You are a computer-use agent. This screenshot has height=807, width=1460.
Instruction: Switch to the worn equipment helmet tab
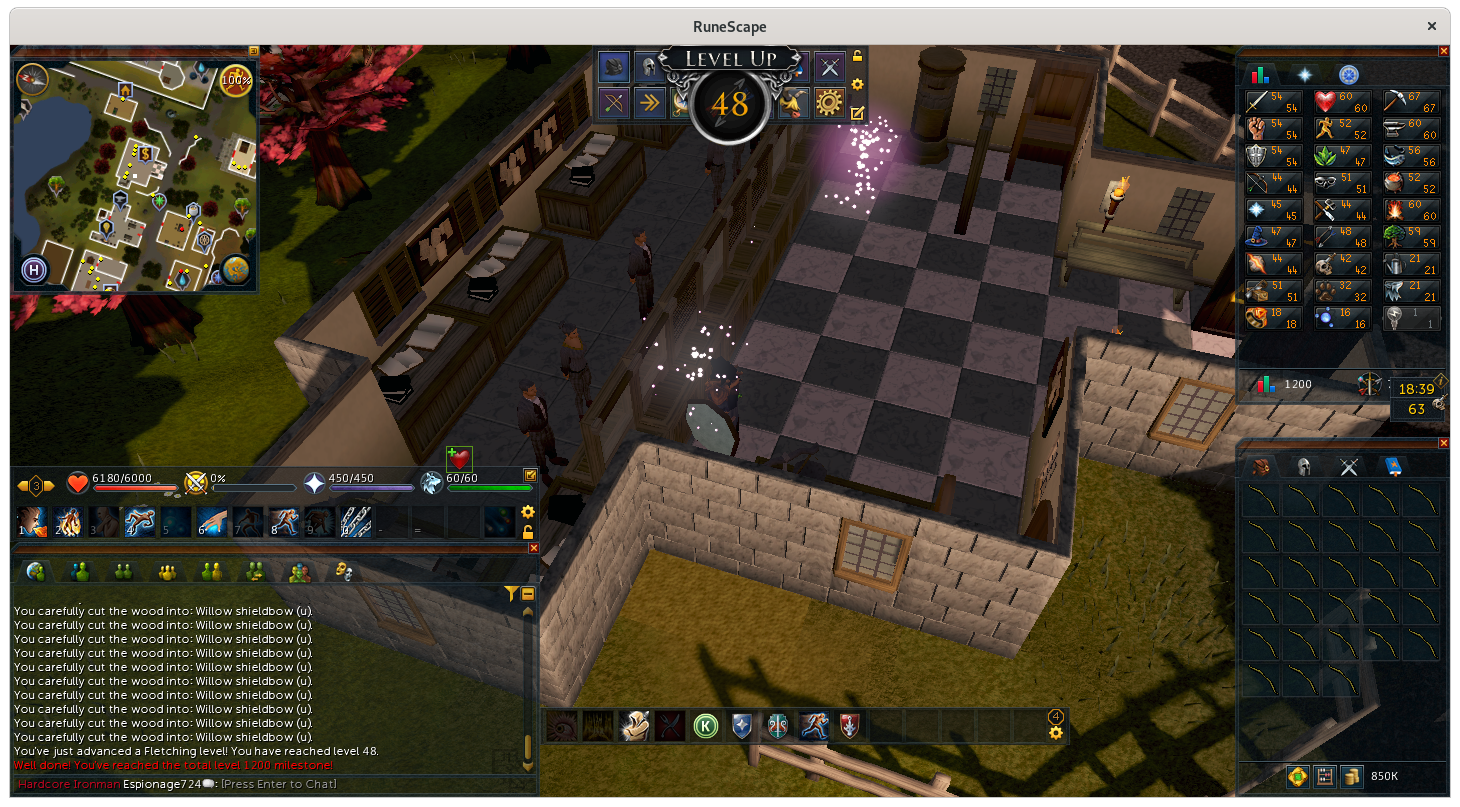pyautogui.click(x=1304, y=466)
